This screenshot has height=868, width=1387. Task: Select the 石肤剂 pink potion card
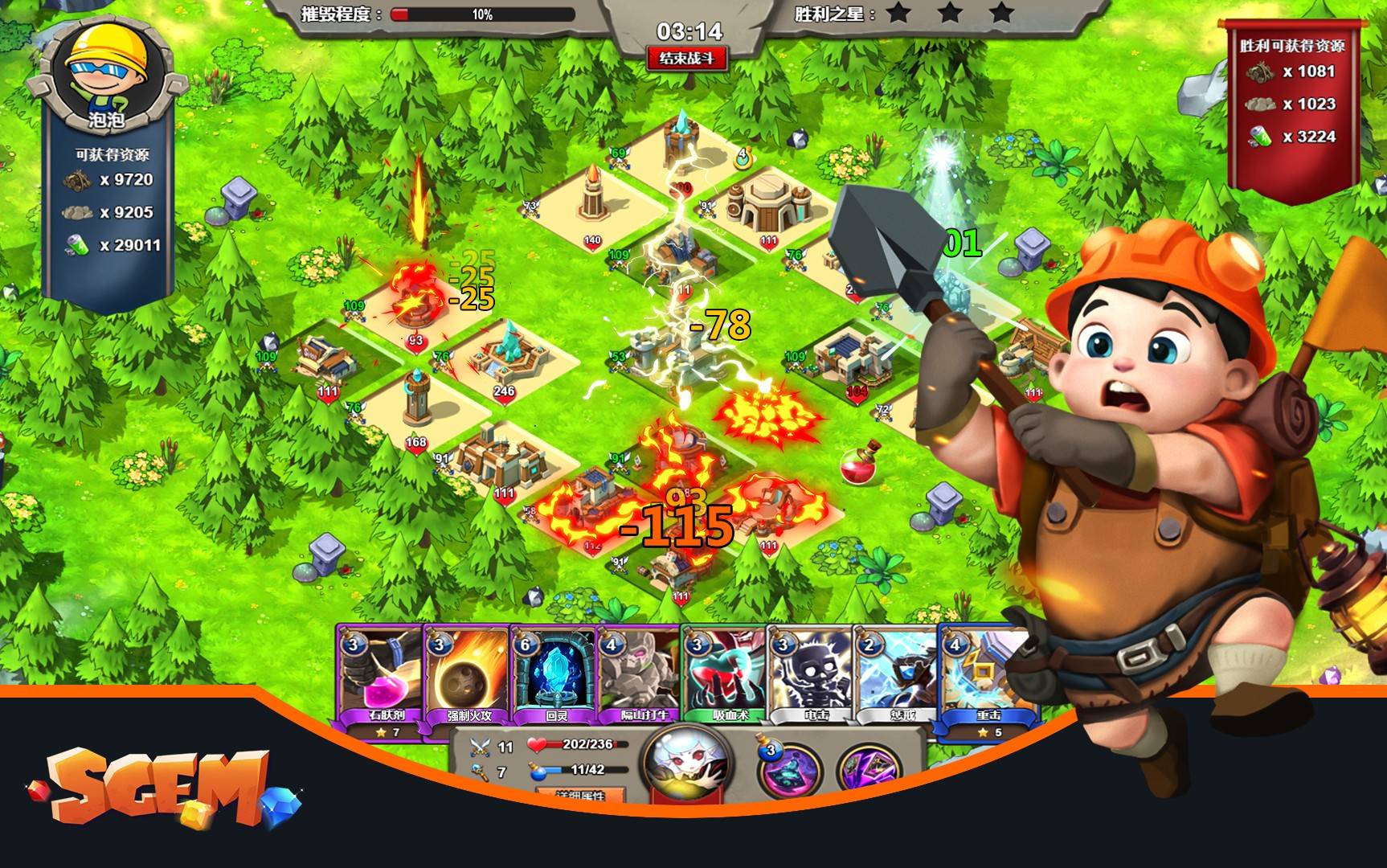[x=380, y=674]
